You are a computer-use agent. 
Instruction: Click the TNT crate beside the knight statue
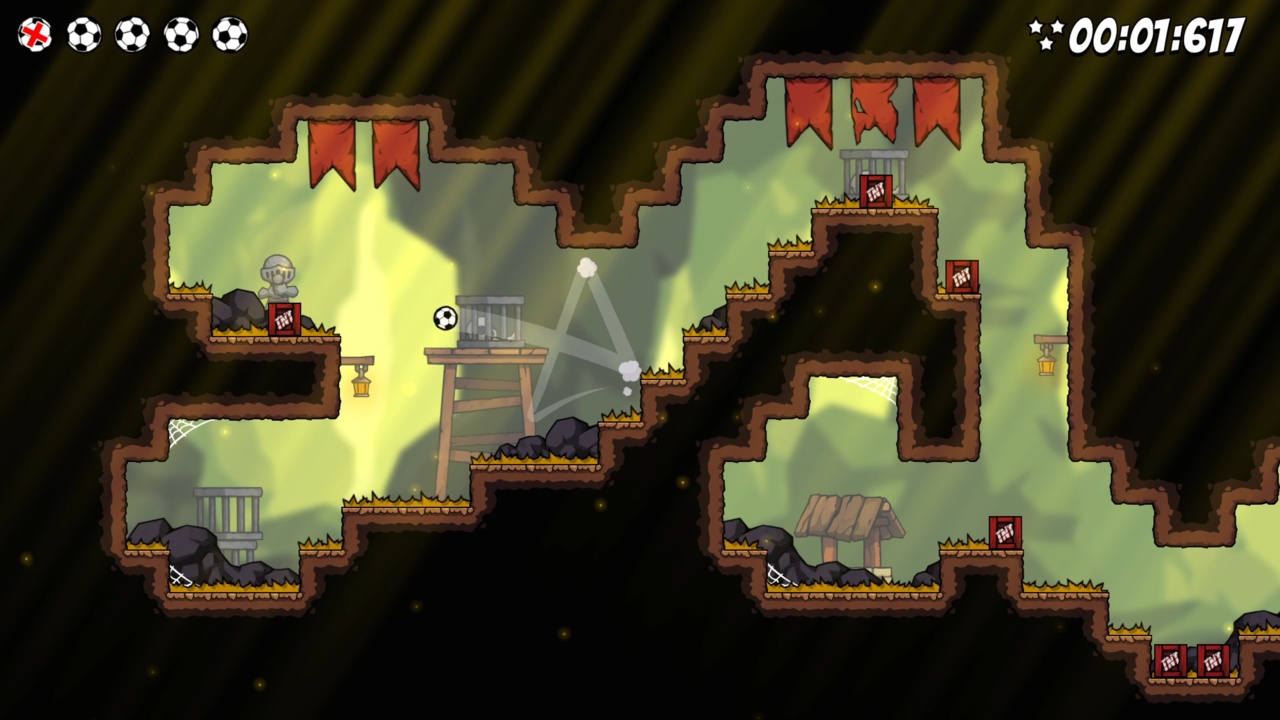pos(284,318)
